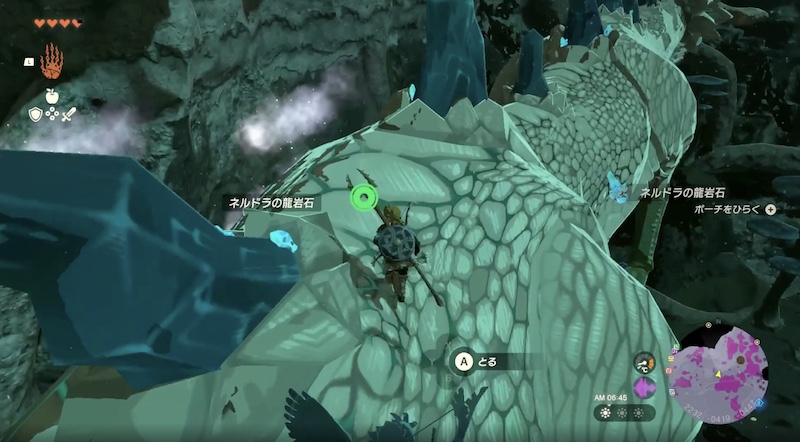Open the shield quick-select icon
The height and width of the screenshot is (442, 800).
(x=36, y=114)
